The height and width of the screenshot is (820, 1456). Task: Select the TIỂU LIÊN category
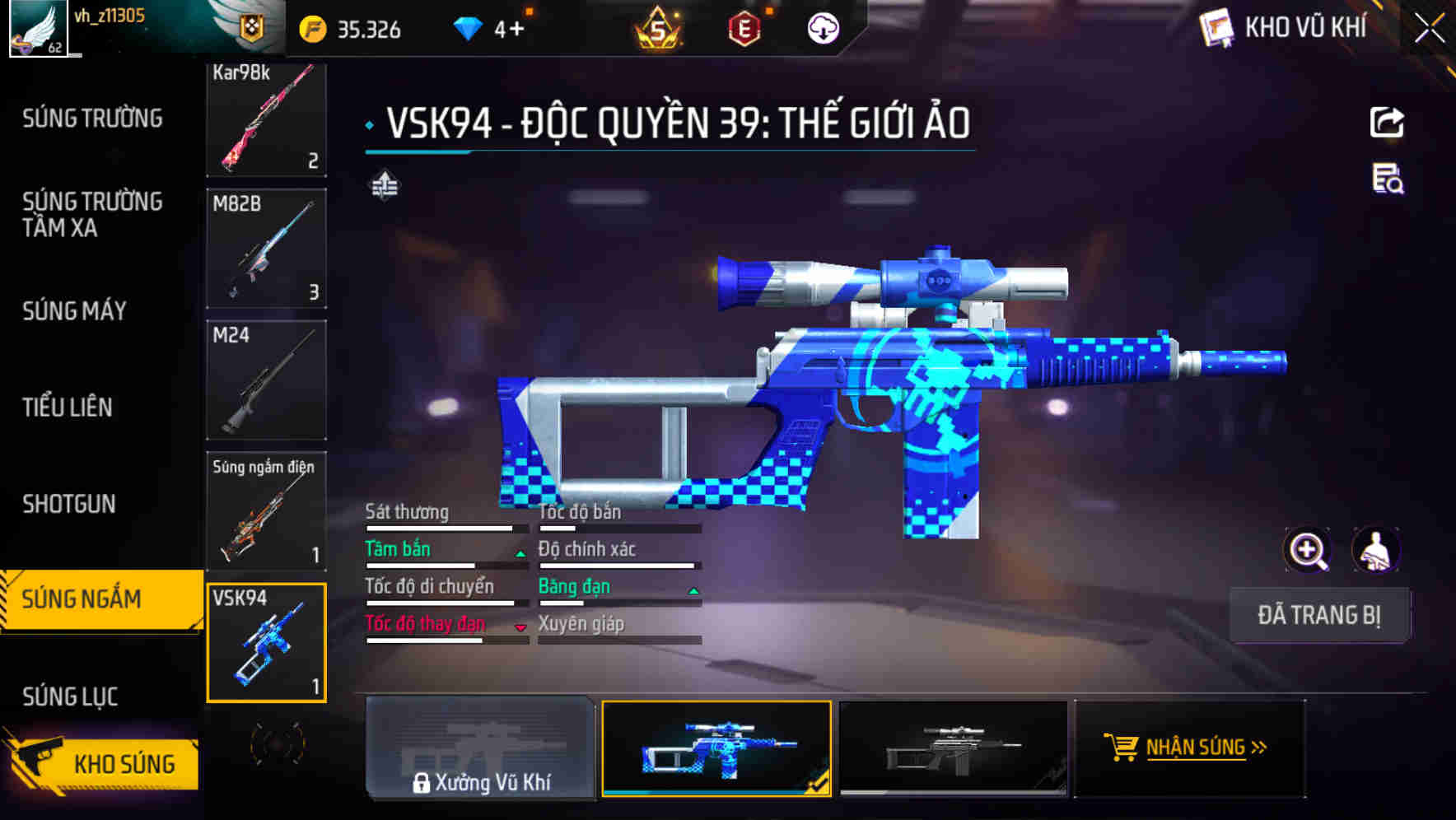click(68, 407)
